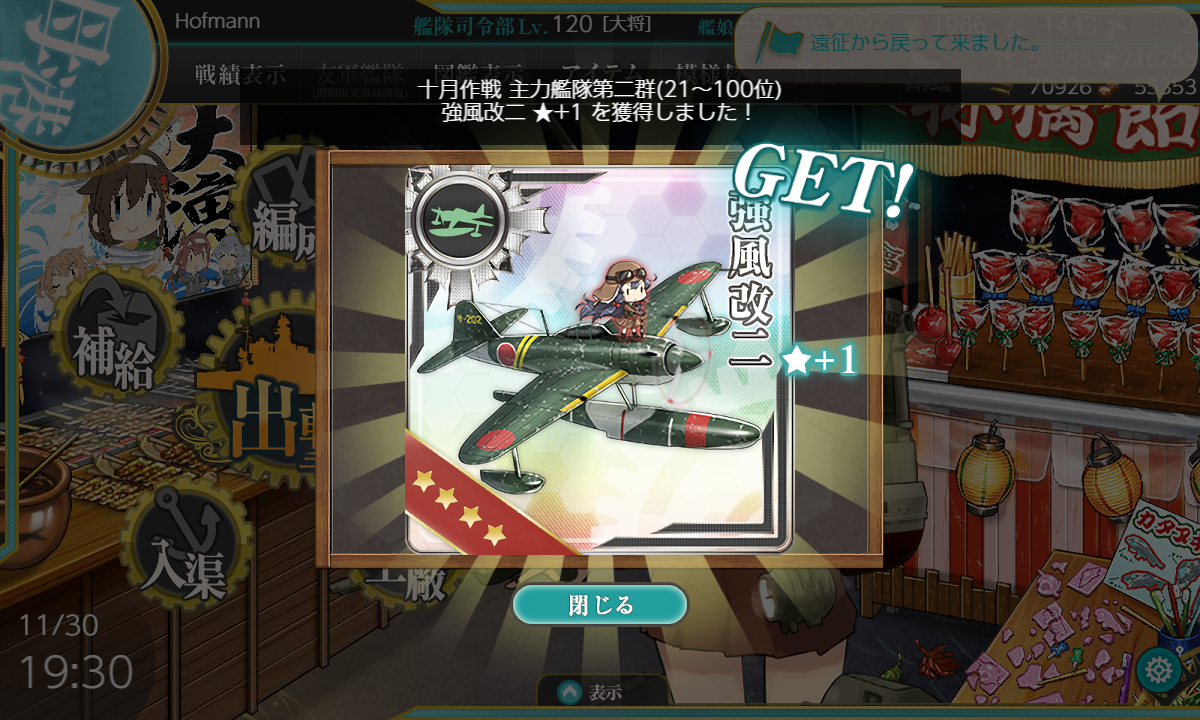Viewport: 1200px width, 720px height.
Task: Close the reward popup with 閉じる
Action: (x=600, y=605)
